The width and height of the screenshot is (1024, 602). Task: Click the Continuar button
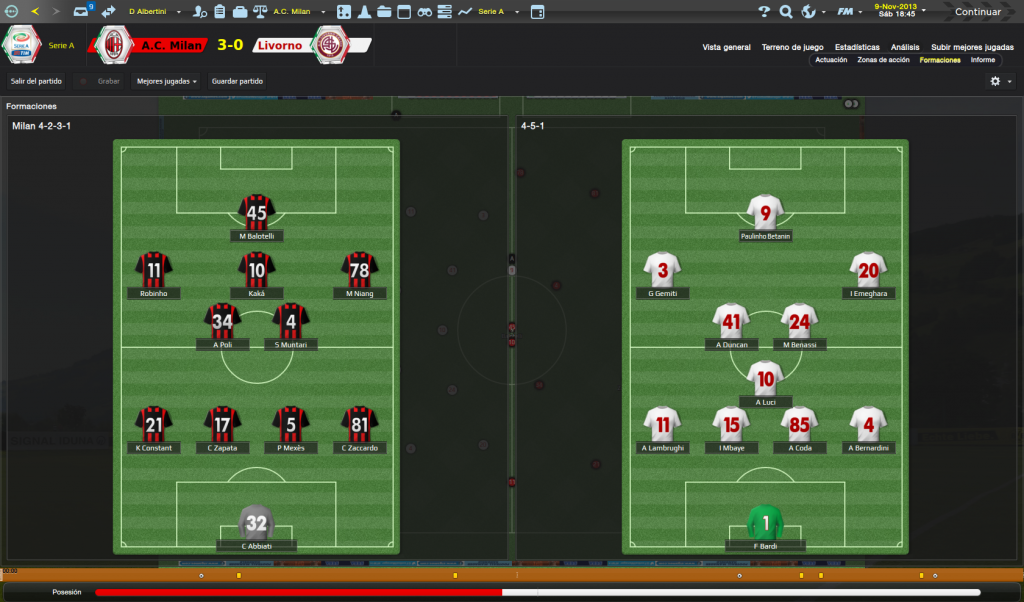click(977, 12)
